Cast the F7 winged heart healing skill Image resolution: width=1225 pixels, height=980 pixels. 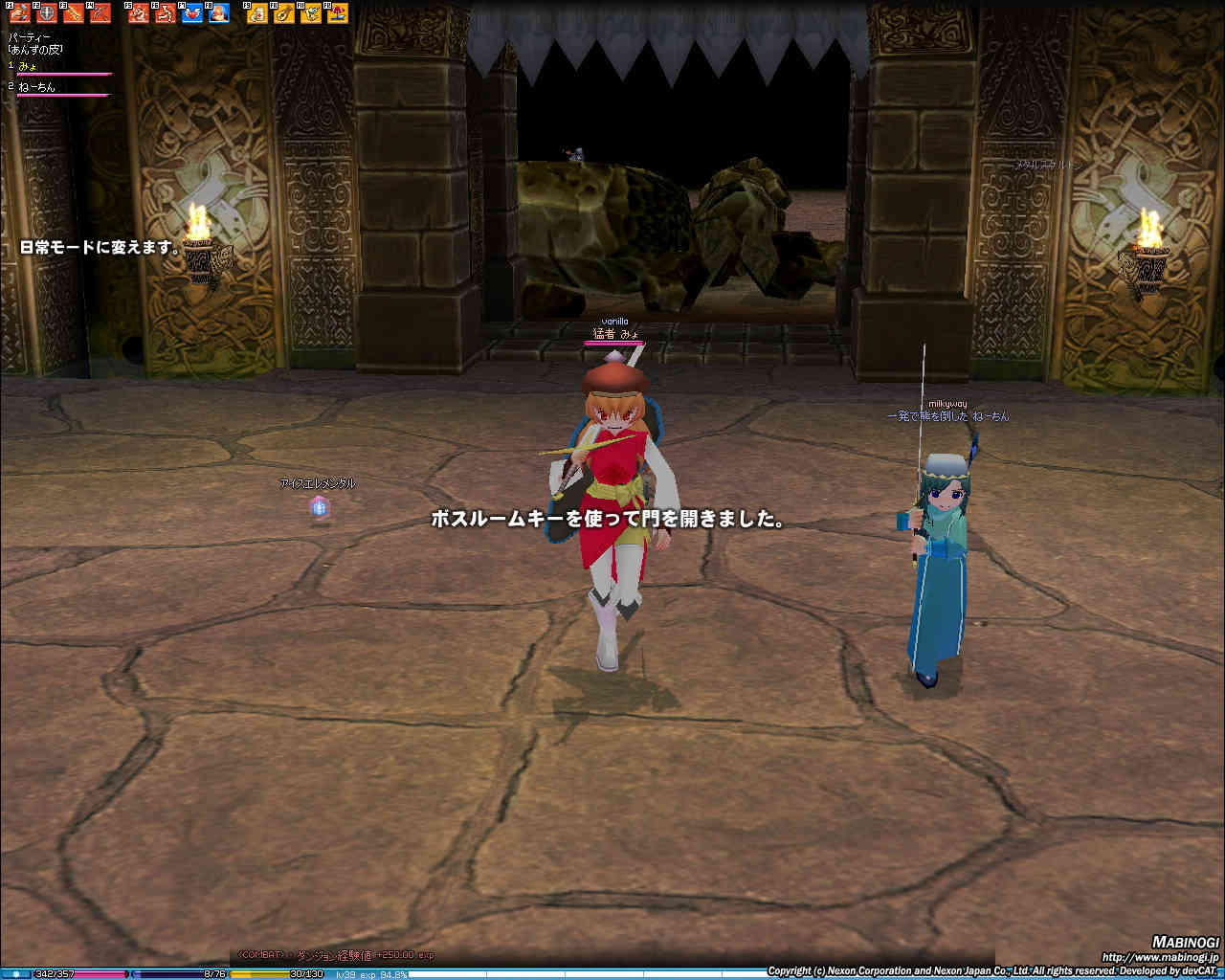[192, 13]
